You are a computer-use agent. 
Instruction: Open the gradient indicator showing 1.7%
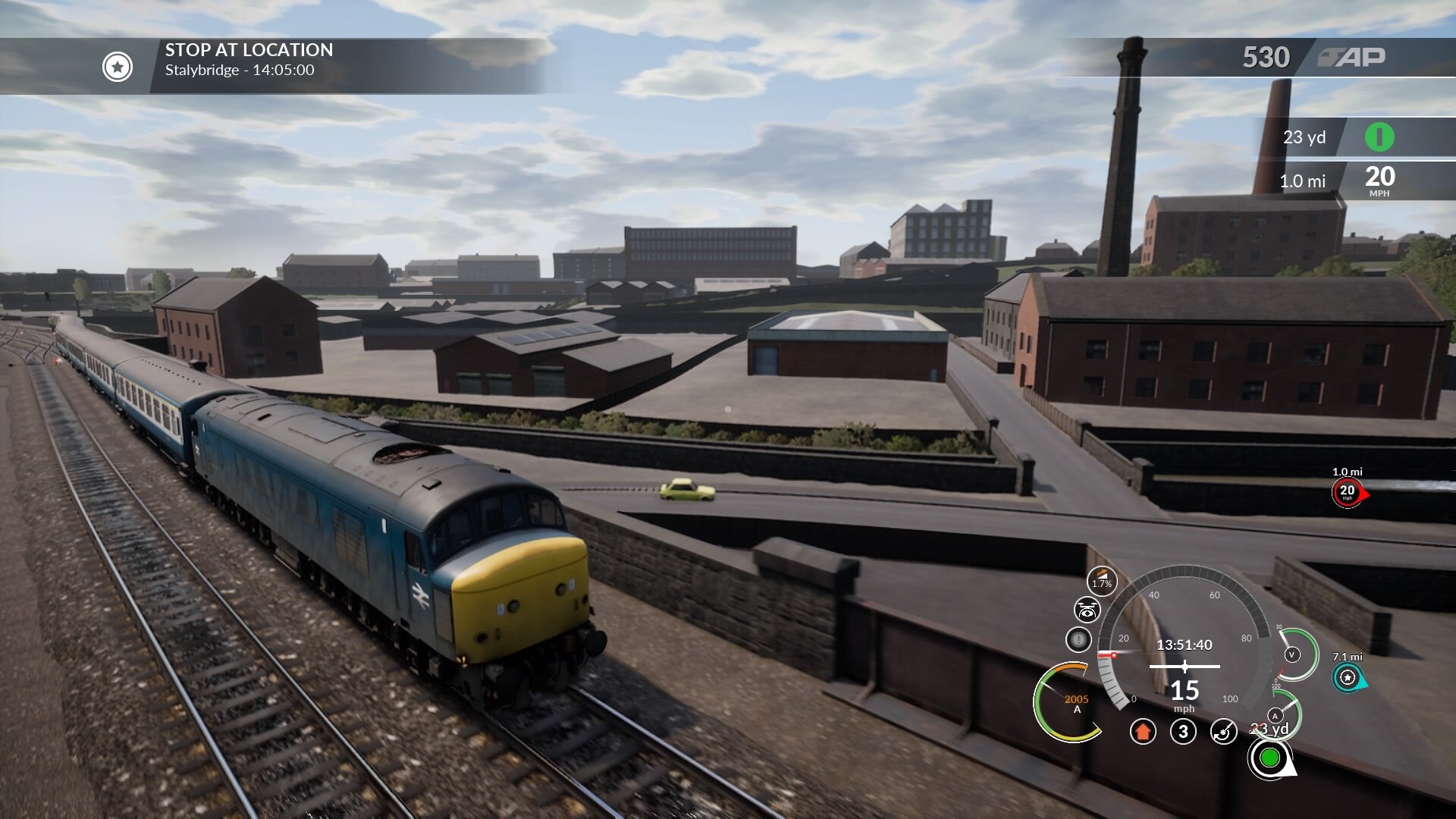point(1101,580)
